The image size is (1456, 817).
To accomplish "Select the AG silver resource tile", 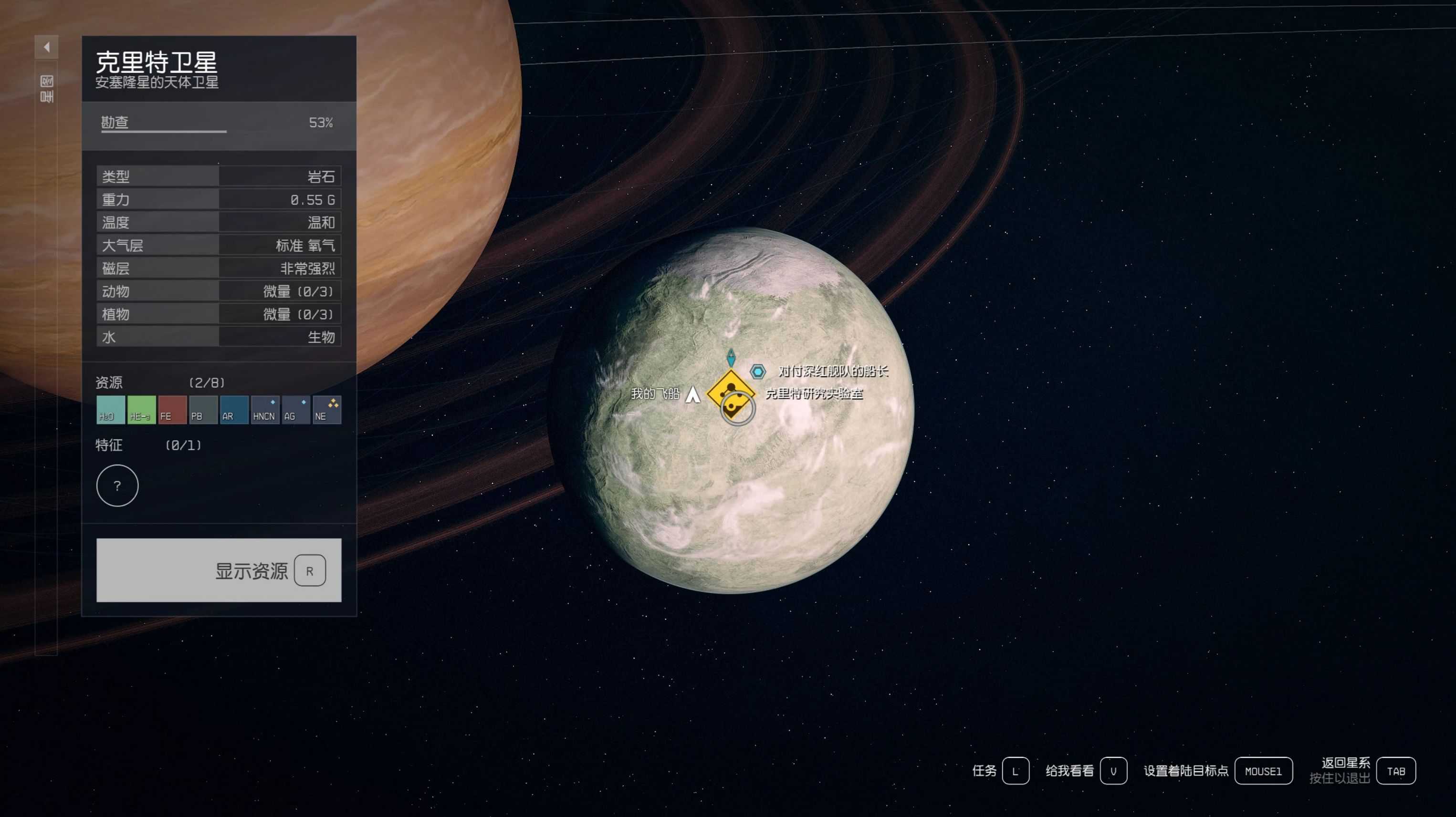I will (x=296, y=410).
